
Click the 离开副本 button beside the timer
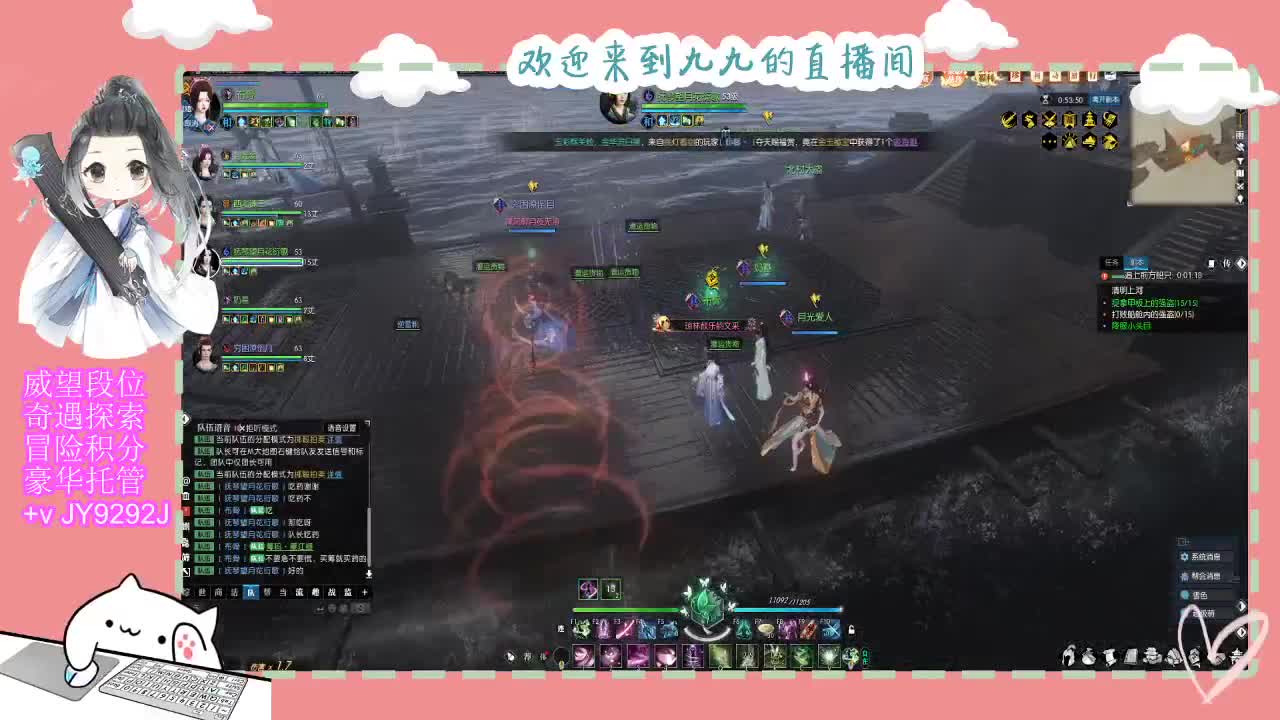point(1102,100)
